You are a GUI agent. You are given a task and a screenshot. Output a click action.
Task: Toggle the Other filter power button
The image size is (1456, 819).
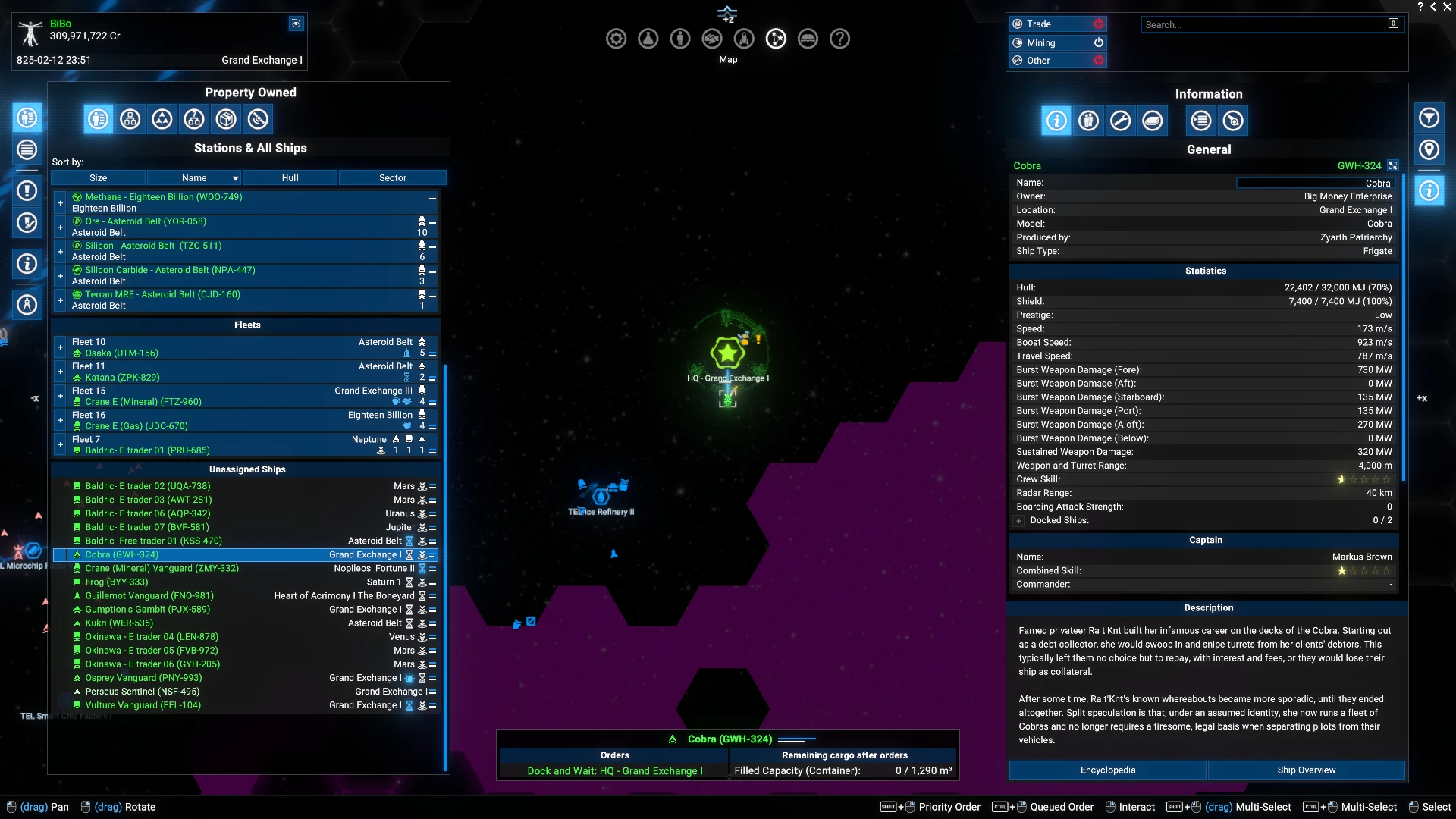(1098, 61)
